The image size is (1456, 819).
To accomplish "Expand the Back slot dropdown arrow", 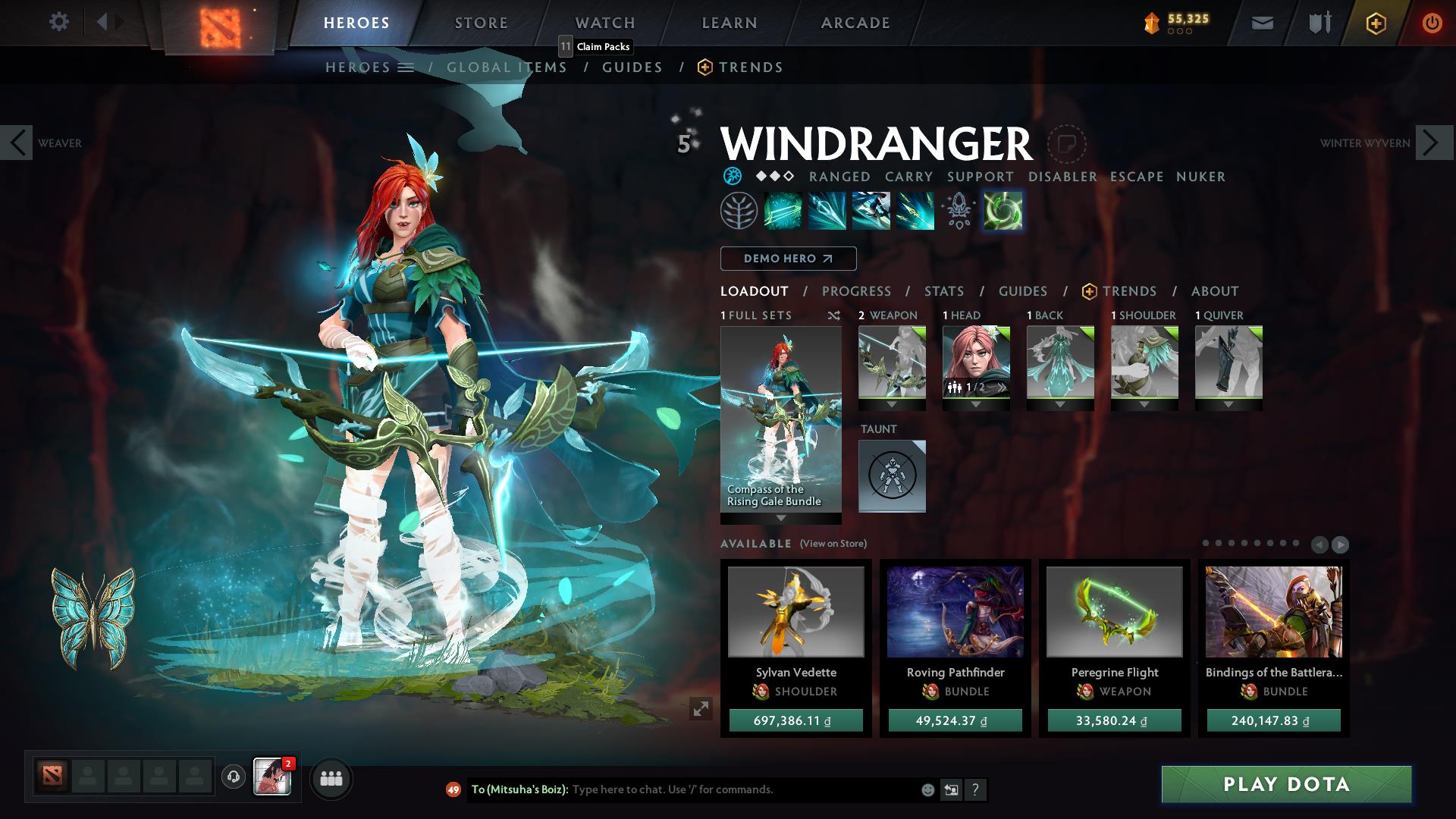I will [1059, 405].
